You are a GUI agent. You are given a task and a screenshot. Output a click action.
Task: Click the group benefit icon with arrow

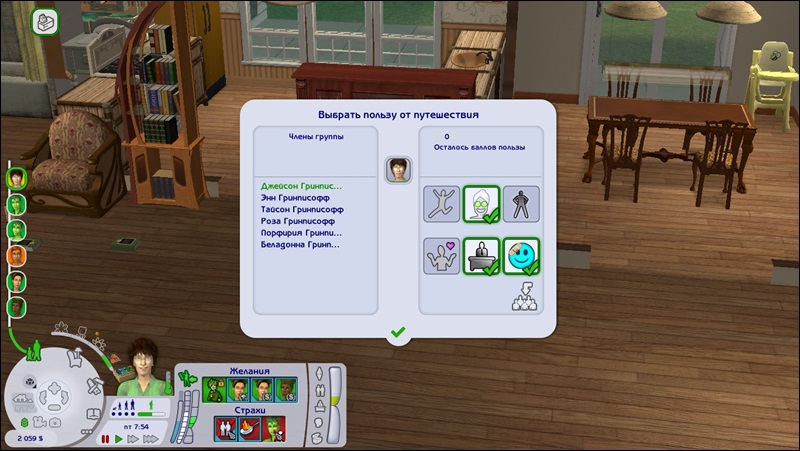(x=523, y=296)
